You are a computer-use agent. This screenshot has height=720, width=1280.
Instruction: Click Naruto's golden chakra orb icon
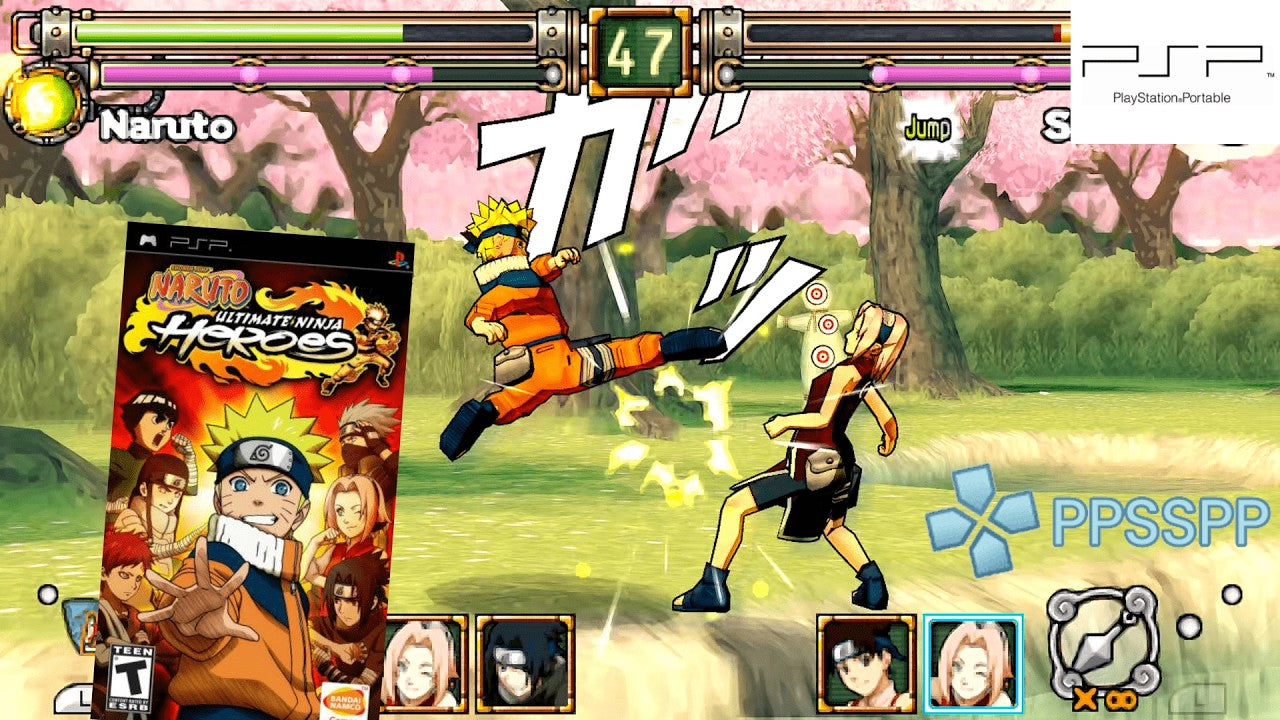click(42, 104)
